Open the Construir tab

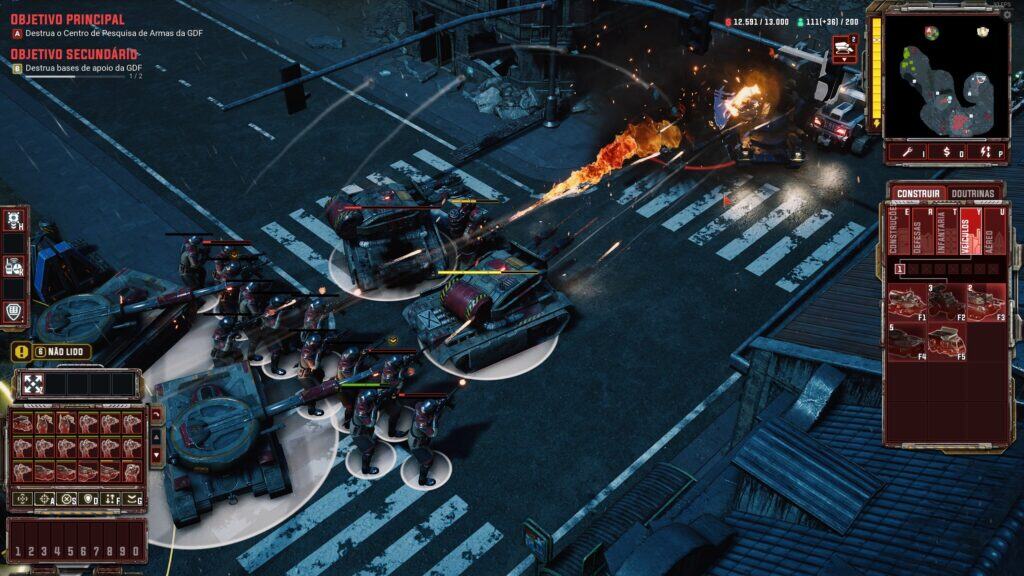[x=918, y=193]
